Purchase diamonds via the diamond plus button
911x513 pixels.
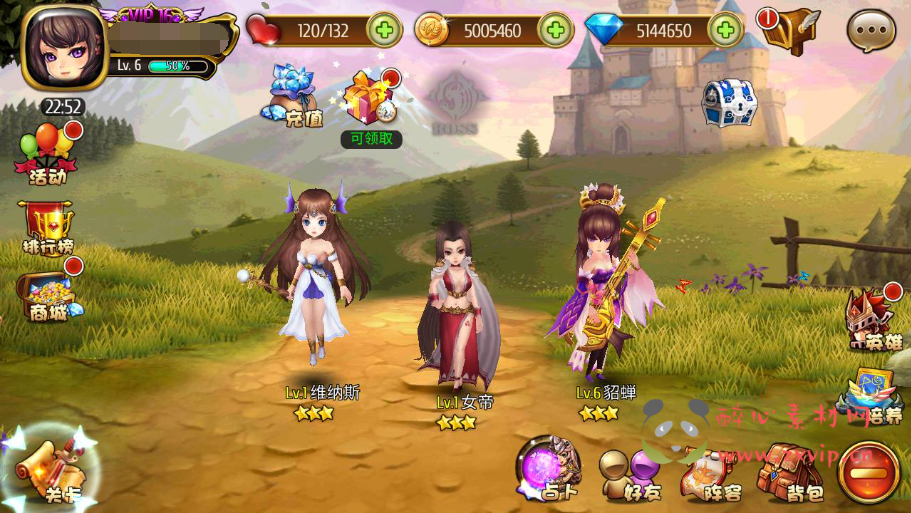(x=725, y=30)
